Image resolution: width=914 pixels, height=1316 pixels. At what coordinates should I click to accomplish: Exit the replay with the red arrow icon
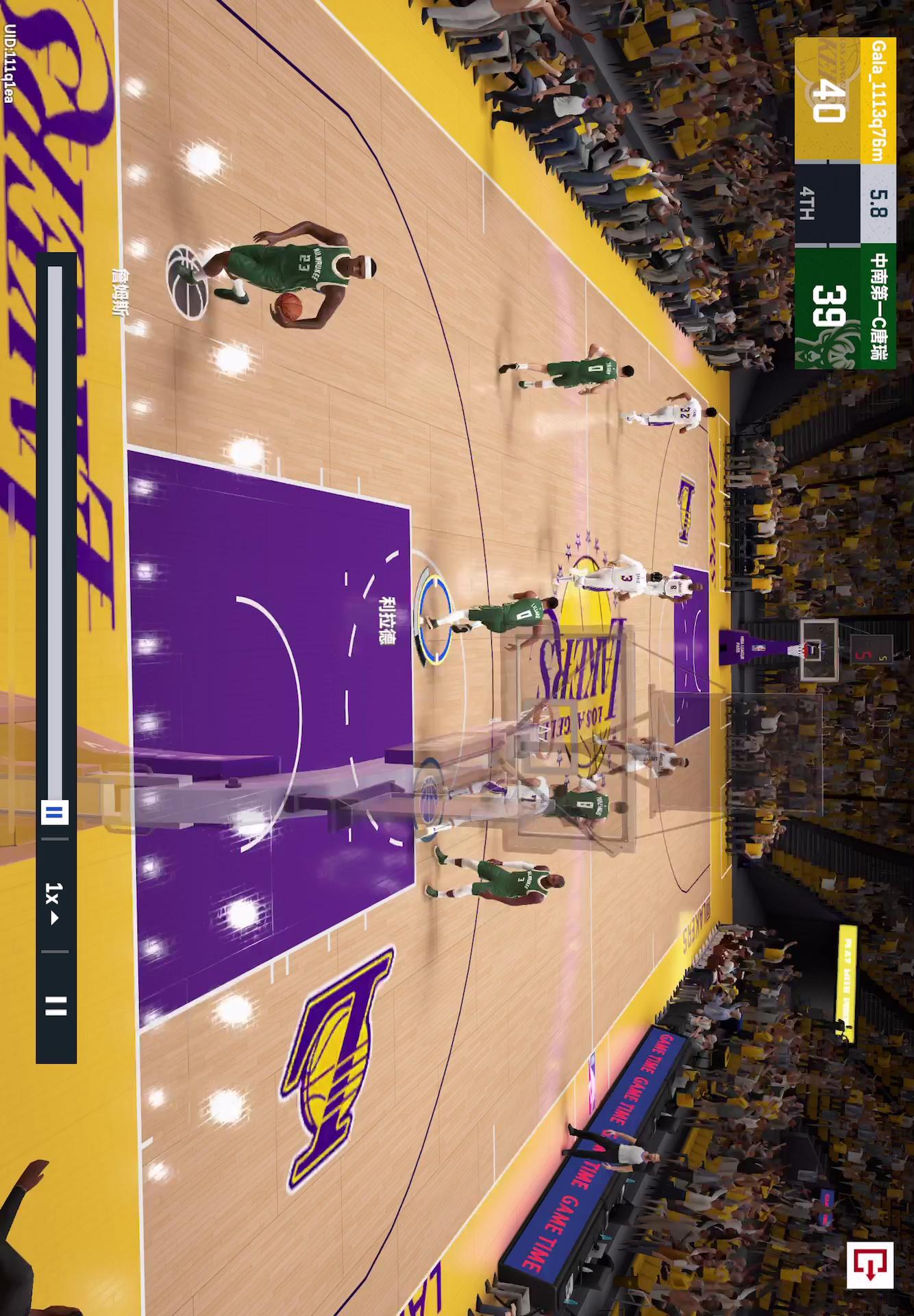[x=869, y=1265]
